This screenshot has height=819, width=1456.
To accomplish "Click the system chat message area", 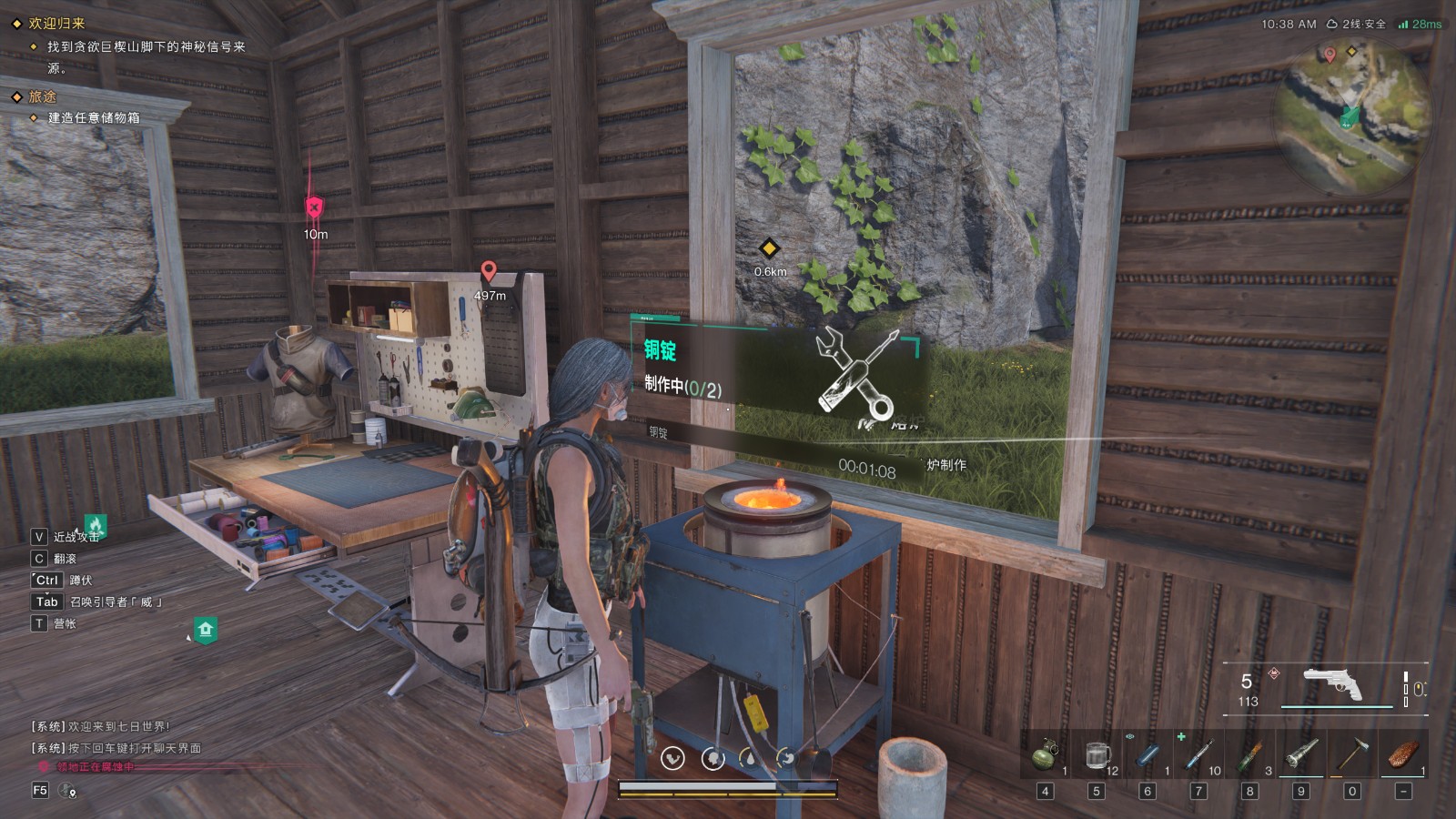I will pyautogui.click(x=116, y=737).
